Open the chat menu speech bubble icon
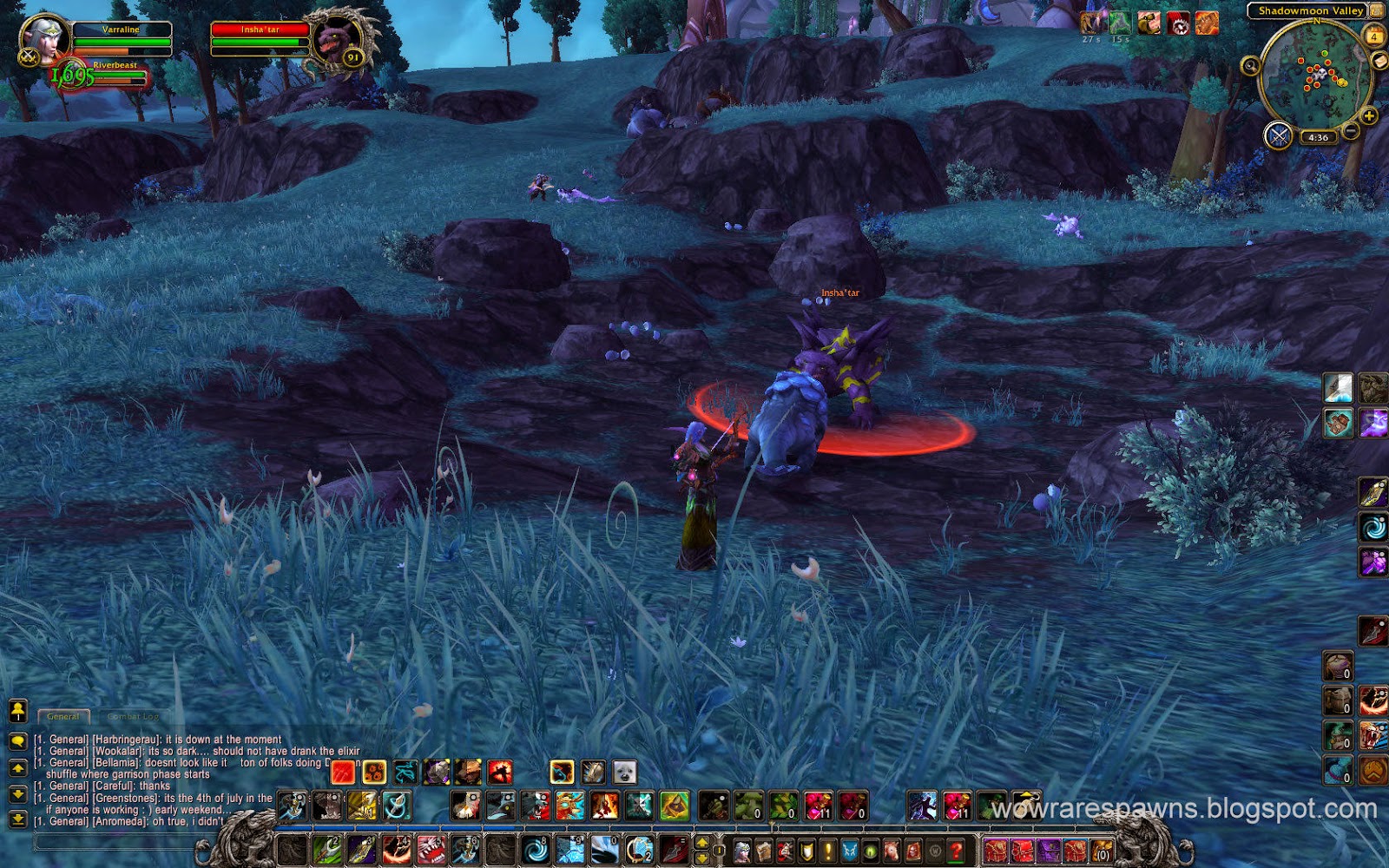1389x868 pixels. [18, 741]
